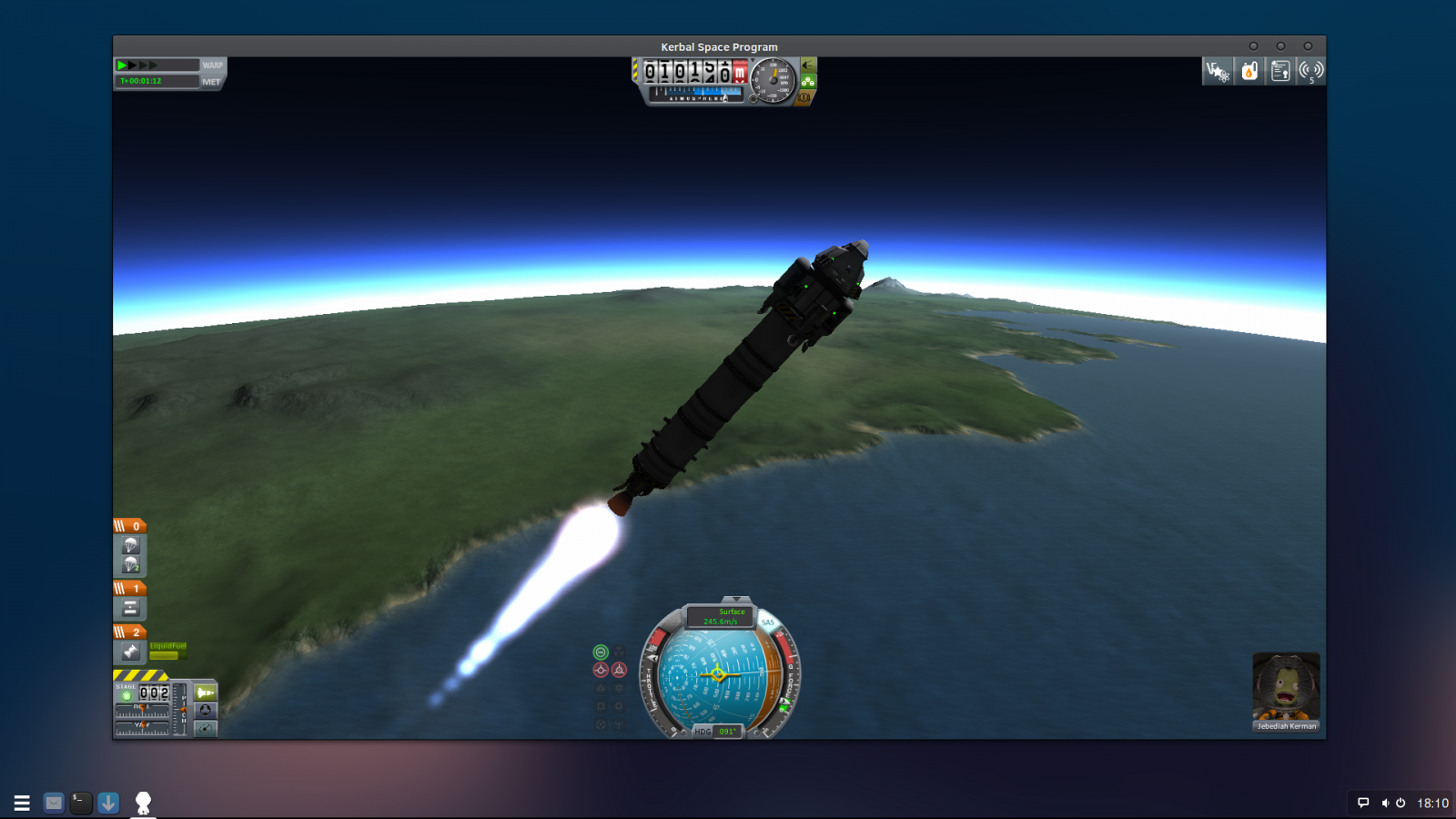Open the resources panel with the fuel can
The height and width of the screenshot is (819, 1456).
(1249, 71)
